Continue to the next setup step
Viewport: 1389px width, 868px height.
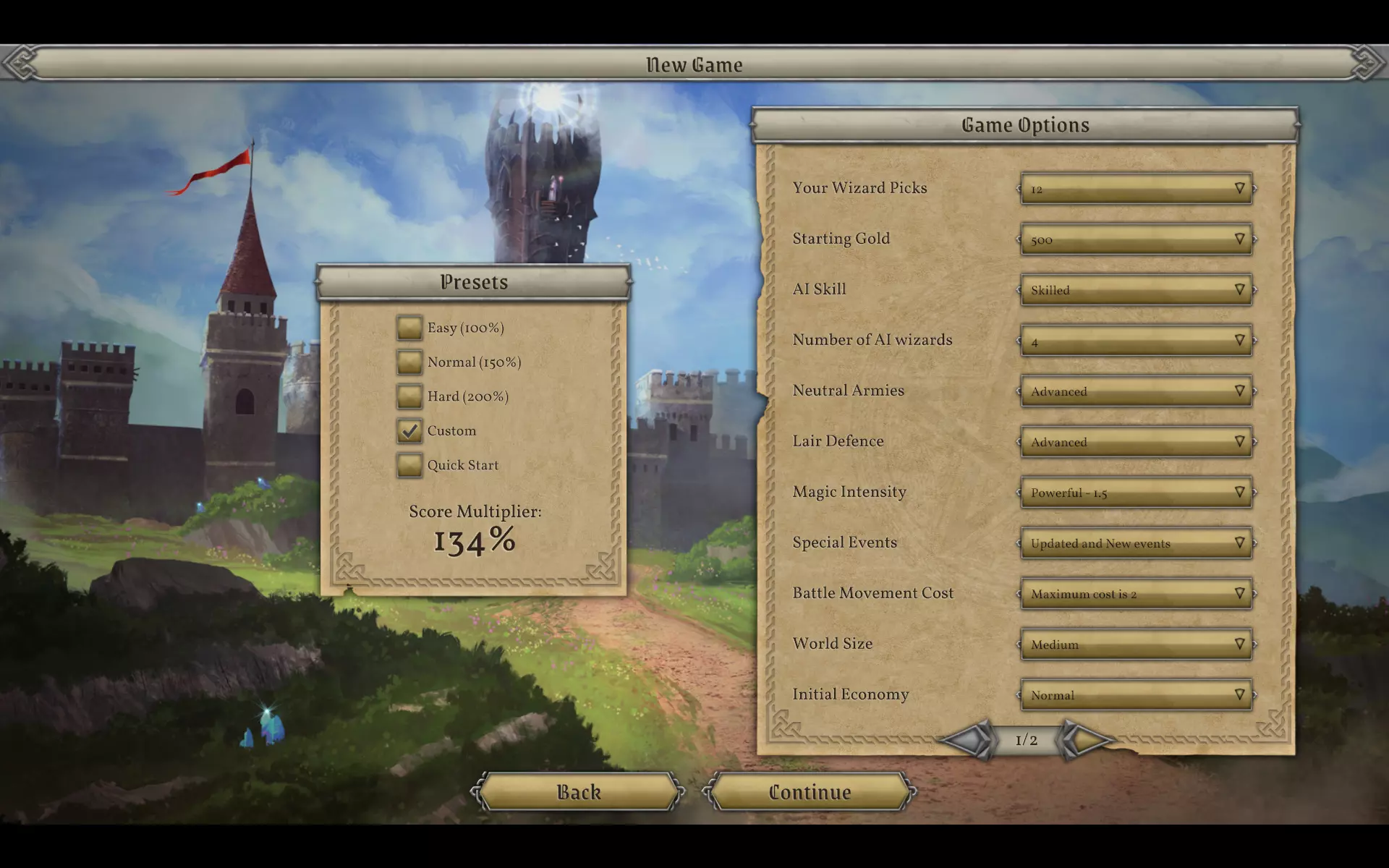(810, 792)
